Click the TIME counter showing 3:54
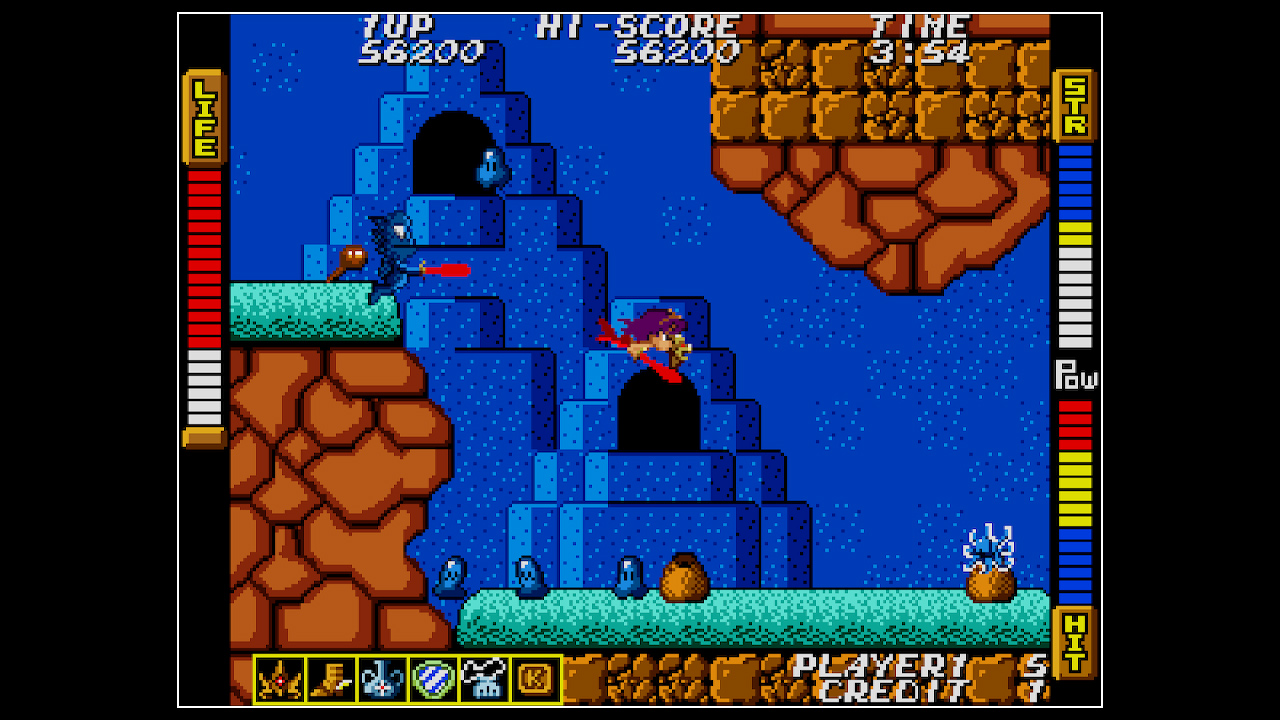 [x=915, y=48]
